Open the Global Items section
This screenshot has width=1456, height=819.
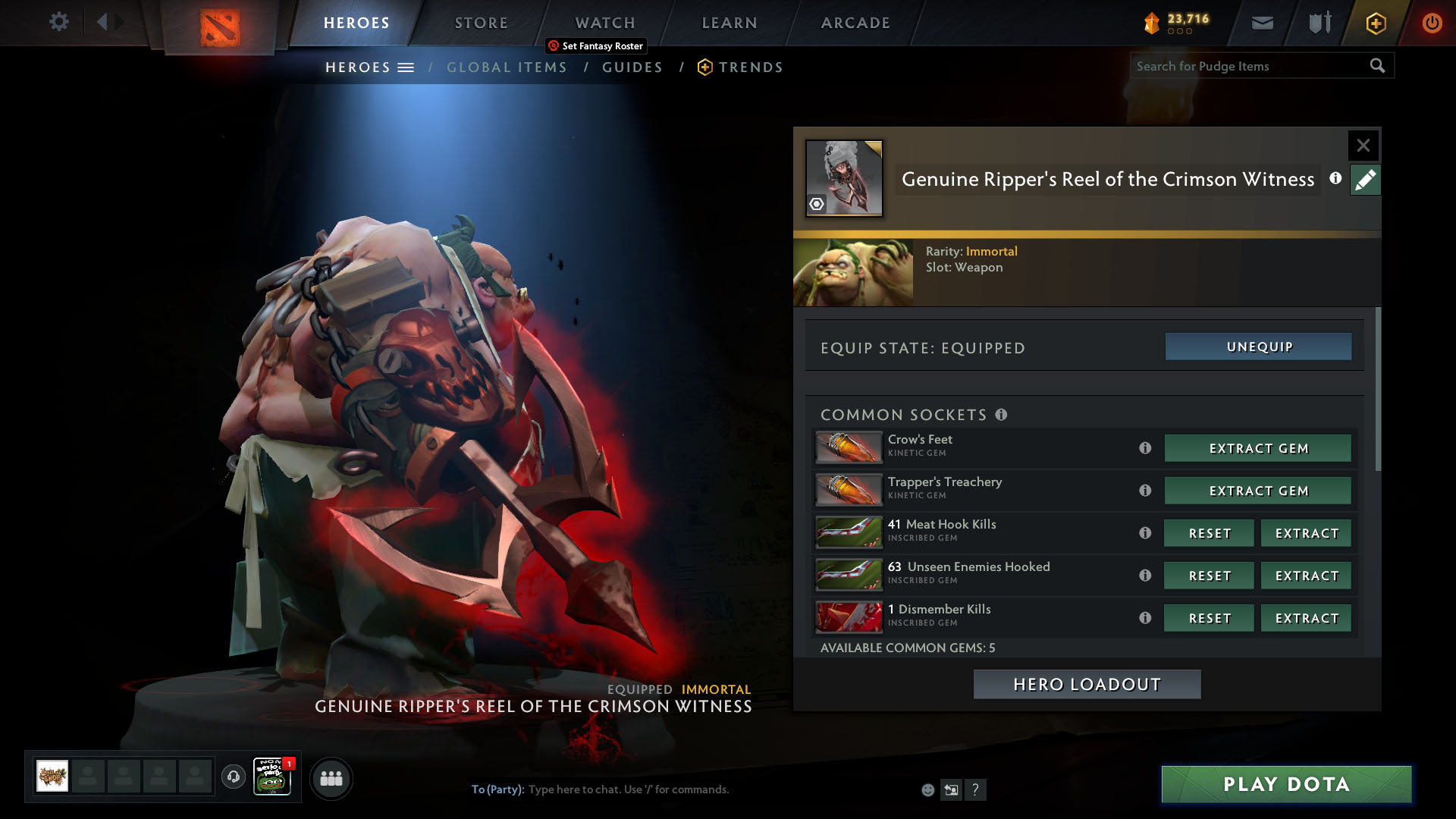(507, 67)
